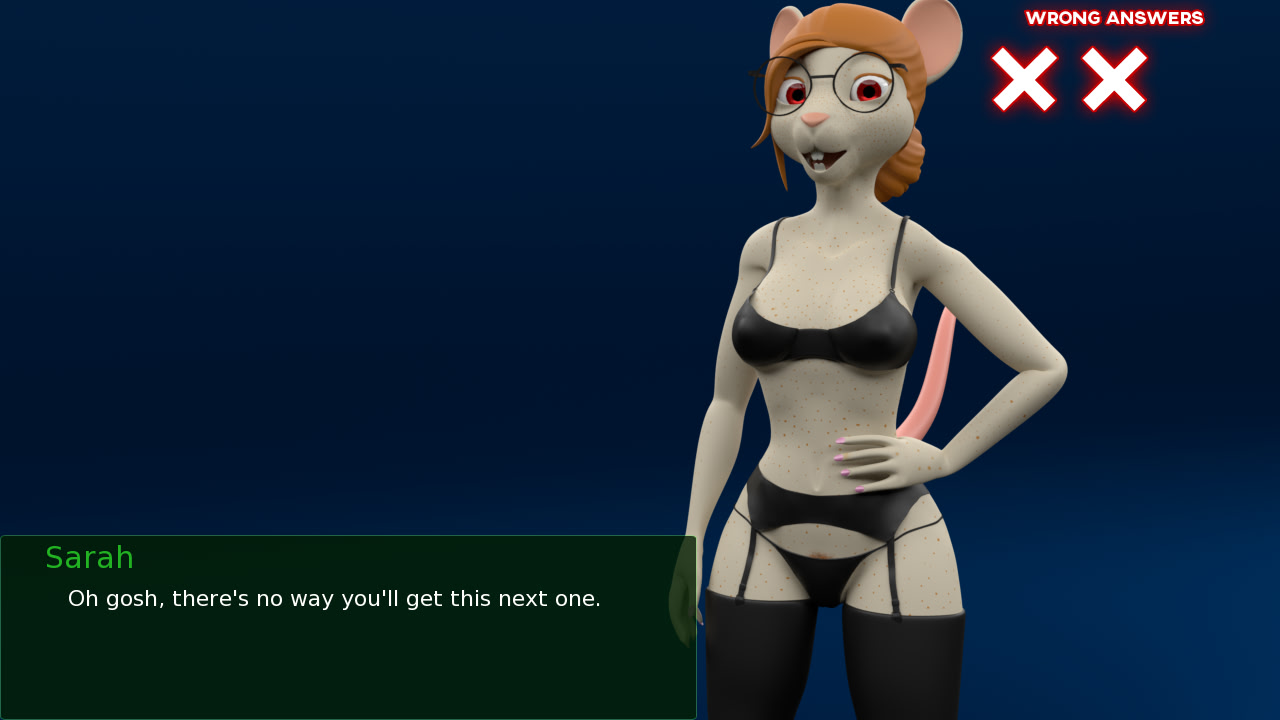The width and height of the screenshot is (1280, 720).
Task: Click the rightmost wrong-answer X icon
Action: (1112, 80)
